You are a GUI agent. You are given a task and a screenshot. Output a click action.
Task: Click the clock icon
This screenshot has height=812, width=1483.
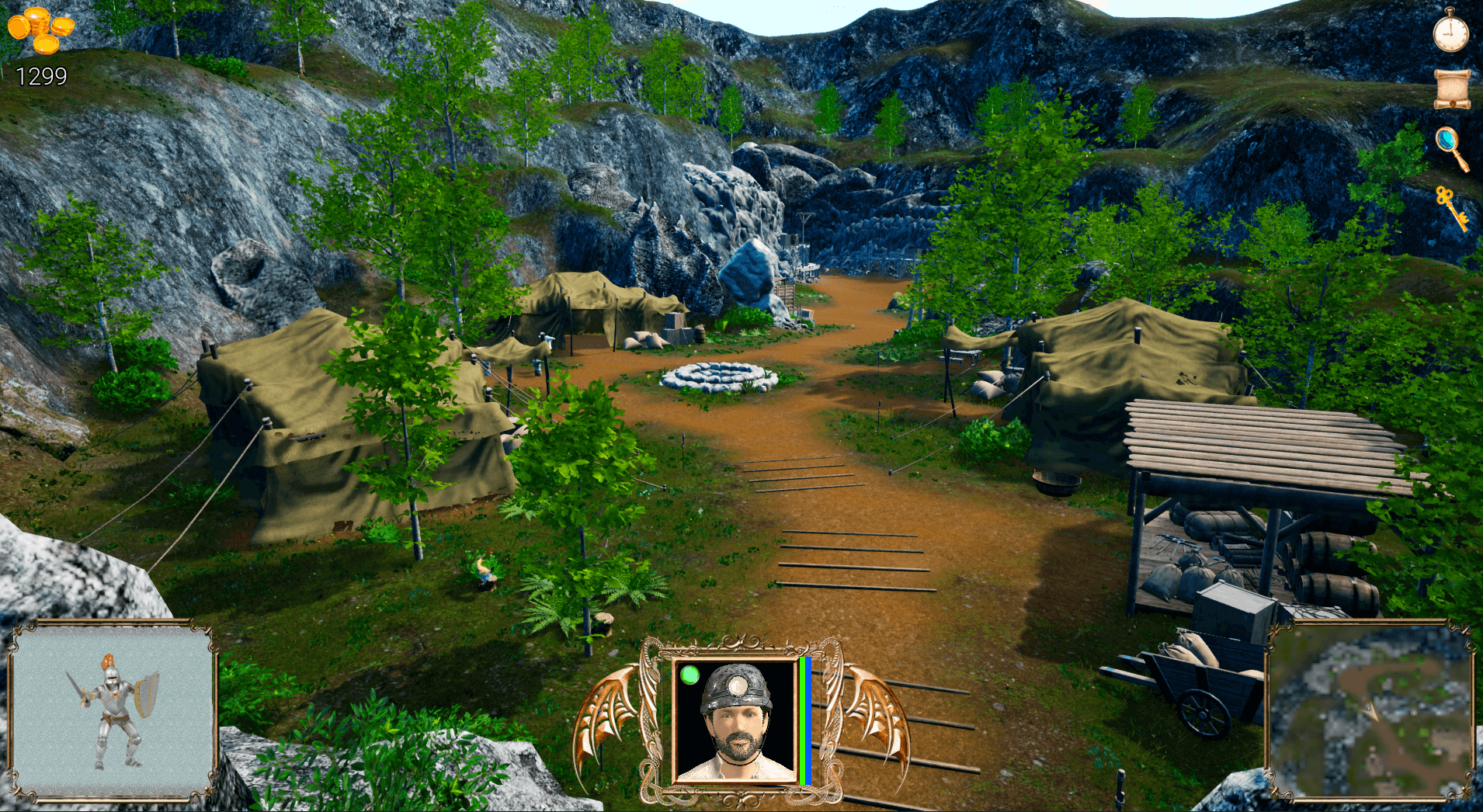(x=1450, y=32)
